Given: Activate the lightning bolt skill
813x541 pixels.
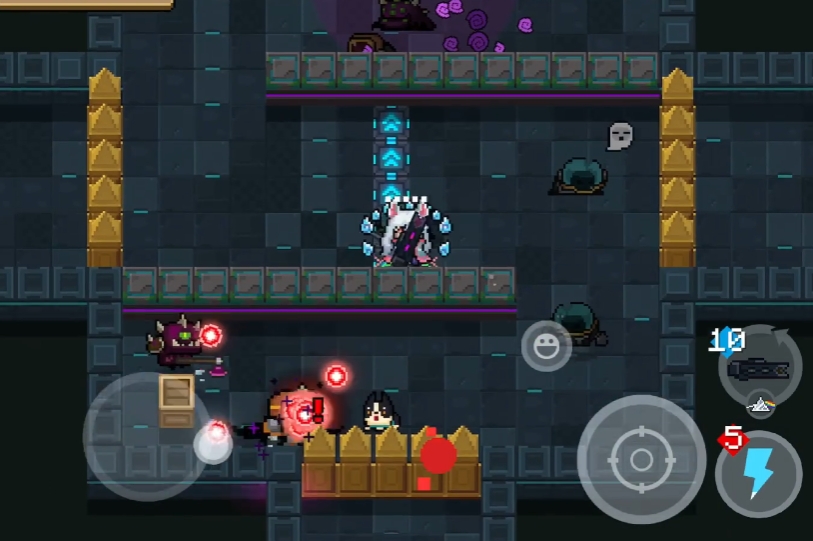Looking at the screenshot, I should 758,473.
